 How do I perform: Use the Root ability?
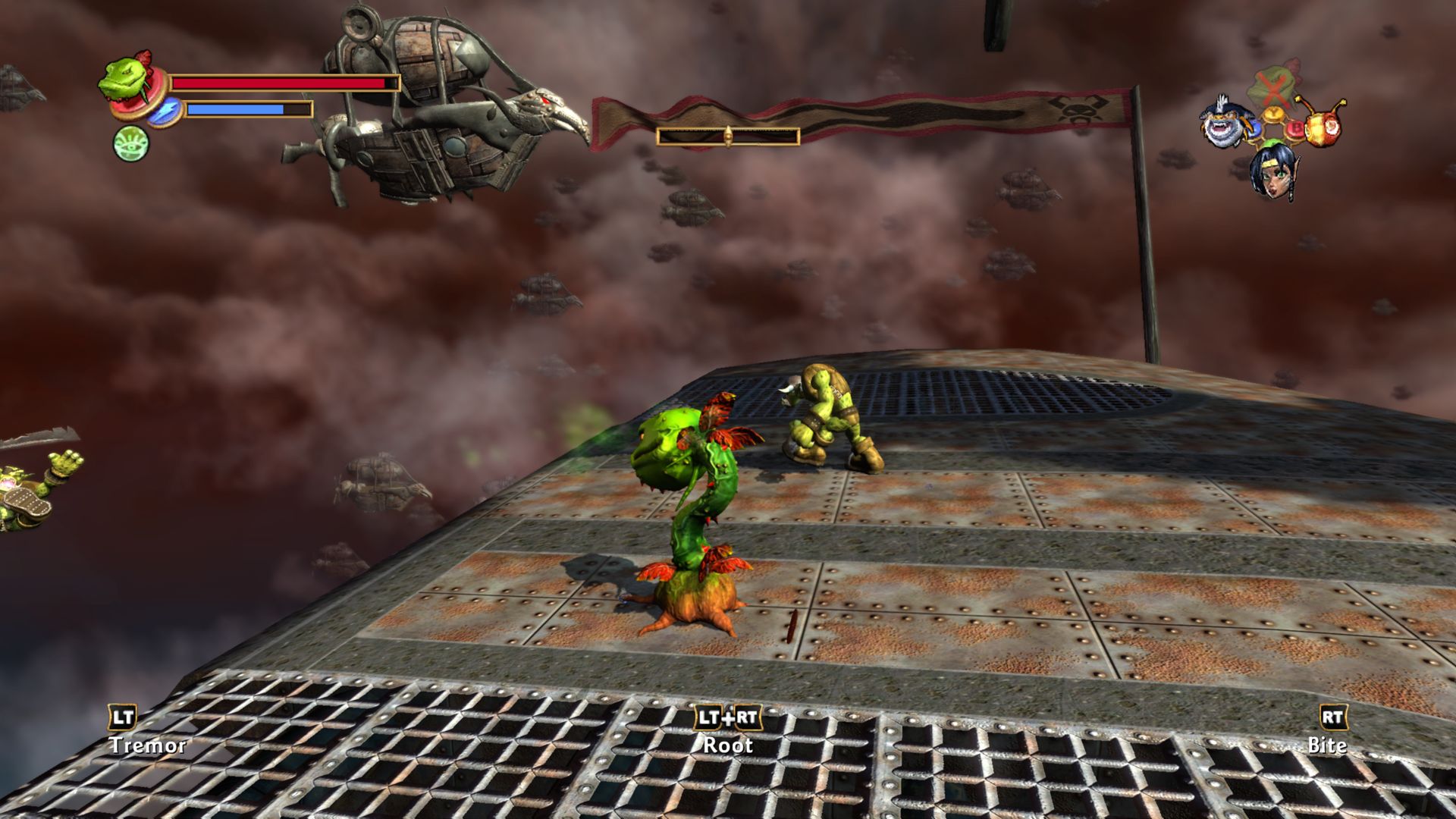(727, 718)
